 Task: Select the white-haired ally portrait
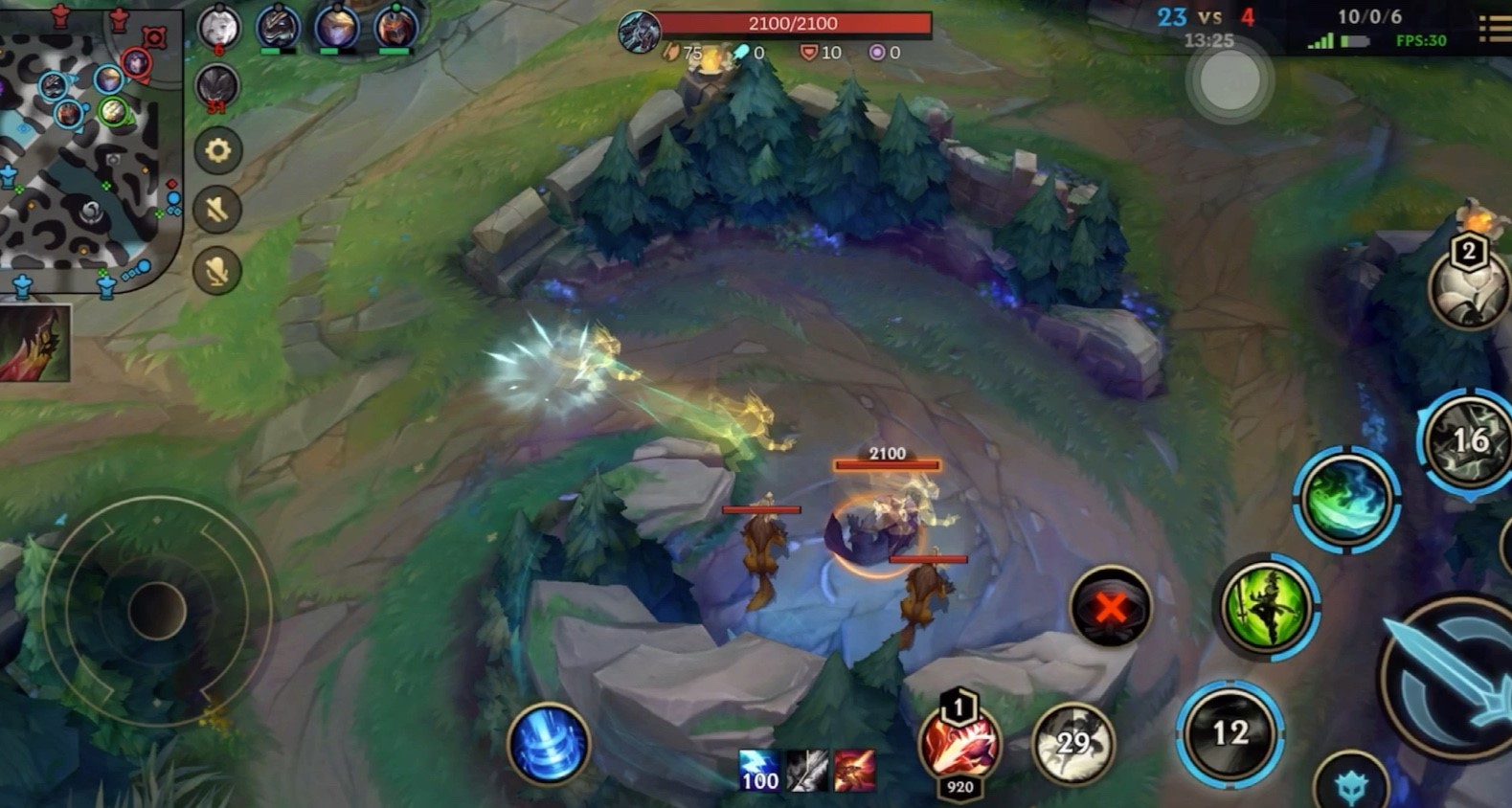tap(218, 27)
